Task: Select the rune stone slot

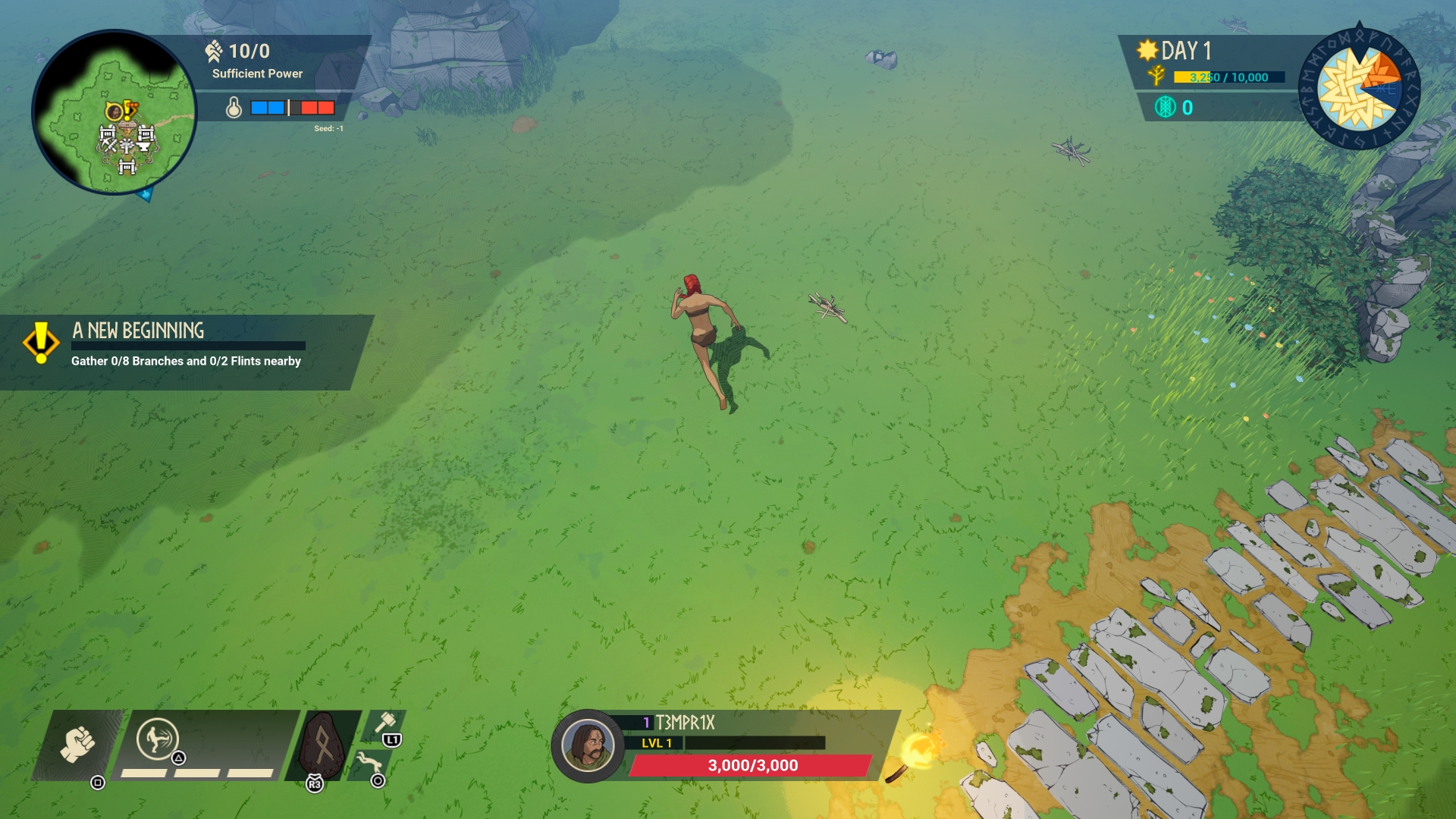Action: (323, 745)
